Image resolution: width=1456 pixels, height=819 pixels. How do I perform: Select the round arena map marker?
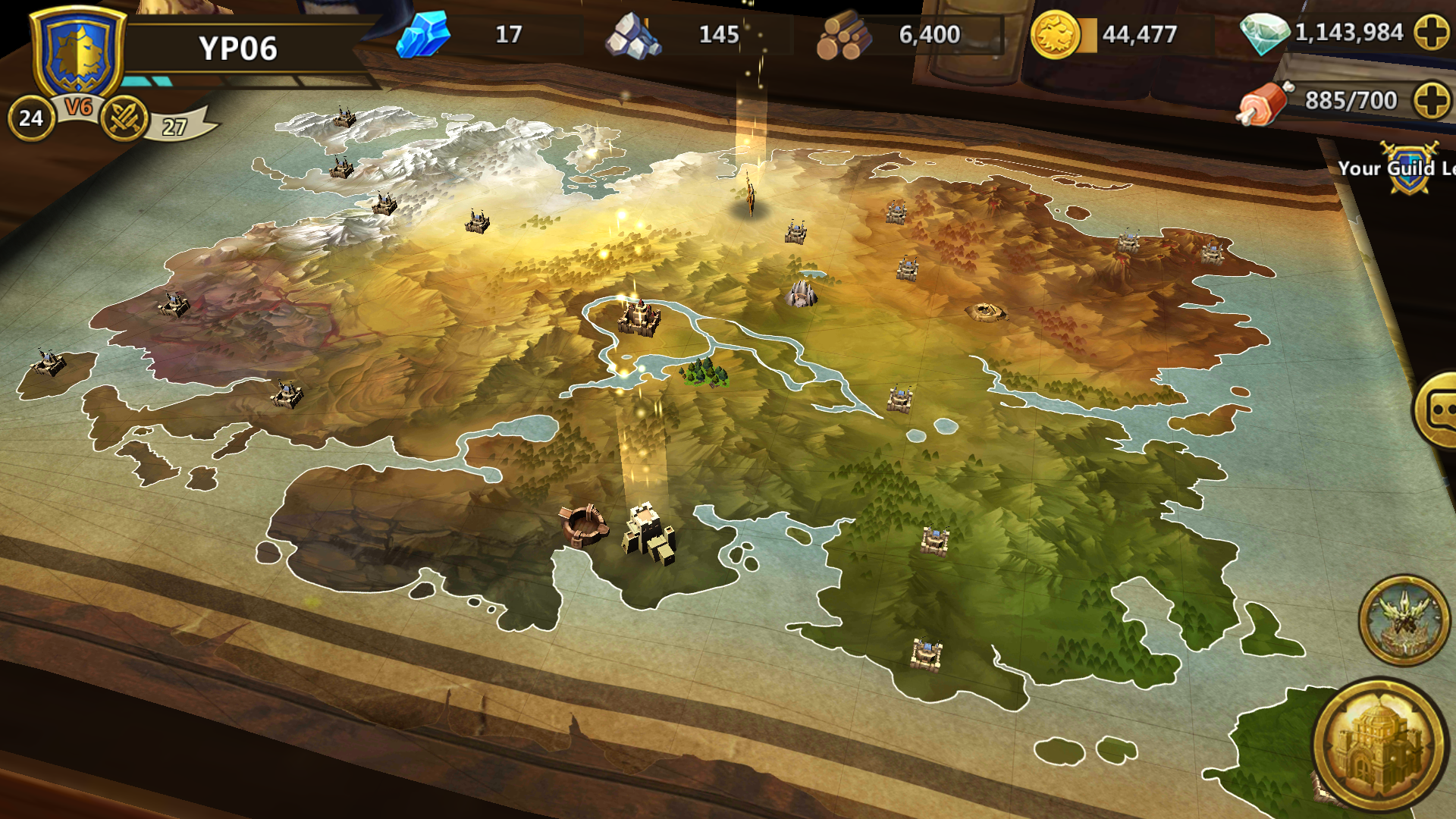[x=583, y=525]
